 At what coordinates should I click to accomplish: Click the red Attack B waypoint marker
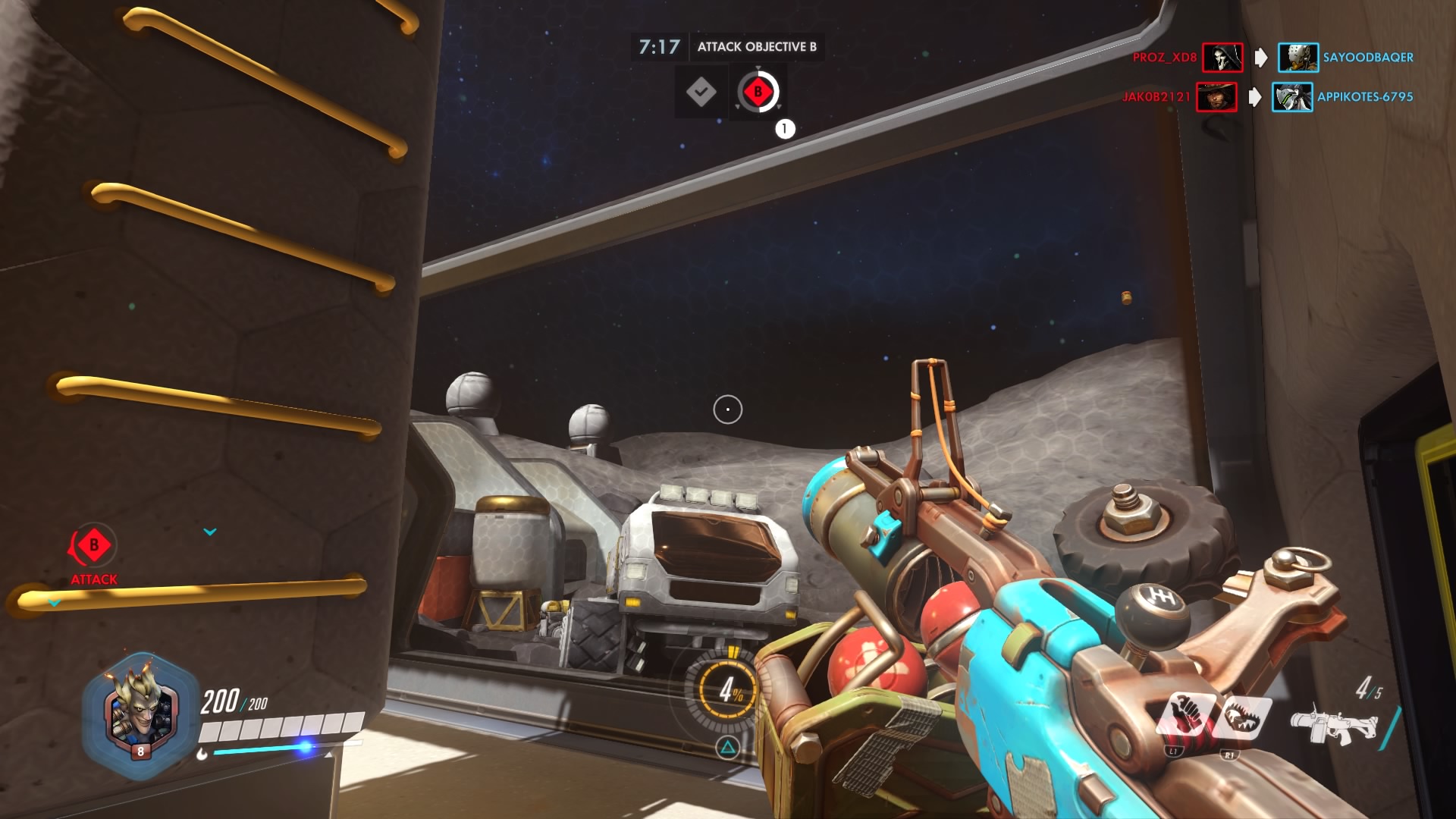pos(93,546)
